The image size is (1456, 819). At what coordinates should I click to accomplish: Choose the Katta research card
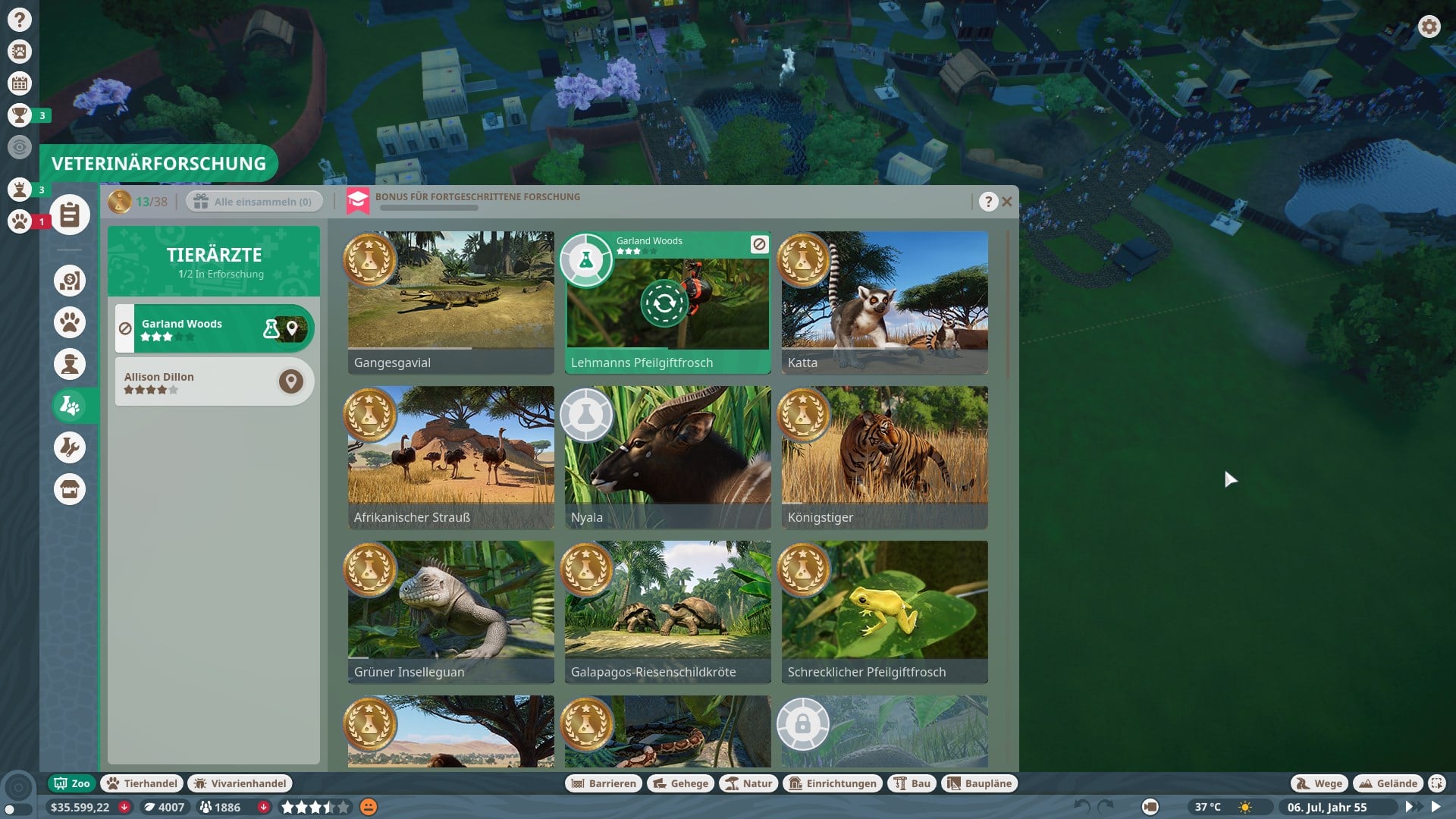click(x=884, y=302)
